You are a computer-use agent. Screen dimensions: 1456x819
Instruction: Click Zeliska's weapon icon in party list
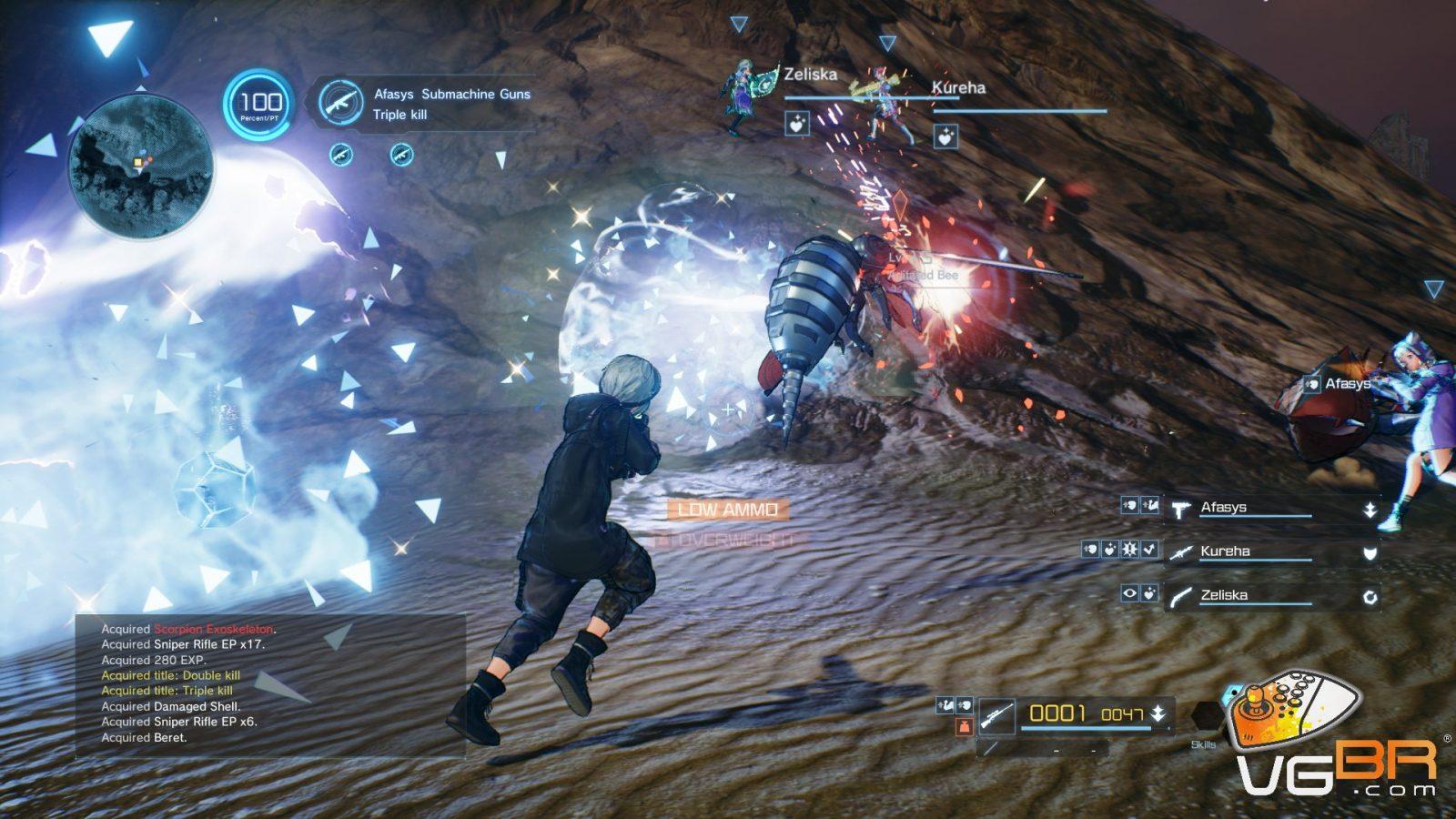(1181, 597)
